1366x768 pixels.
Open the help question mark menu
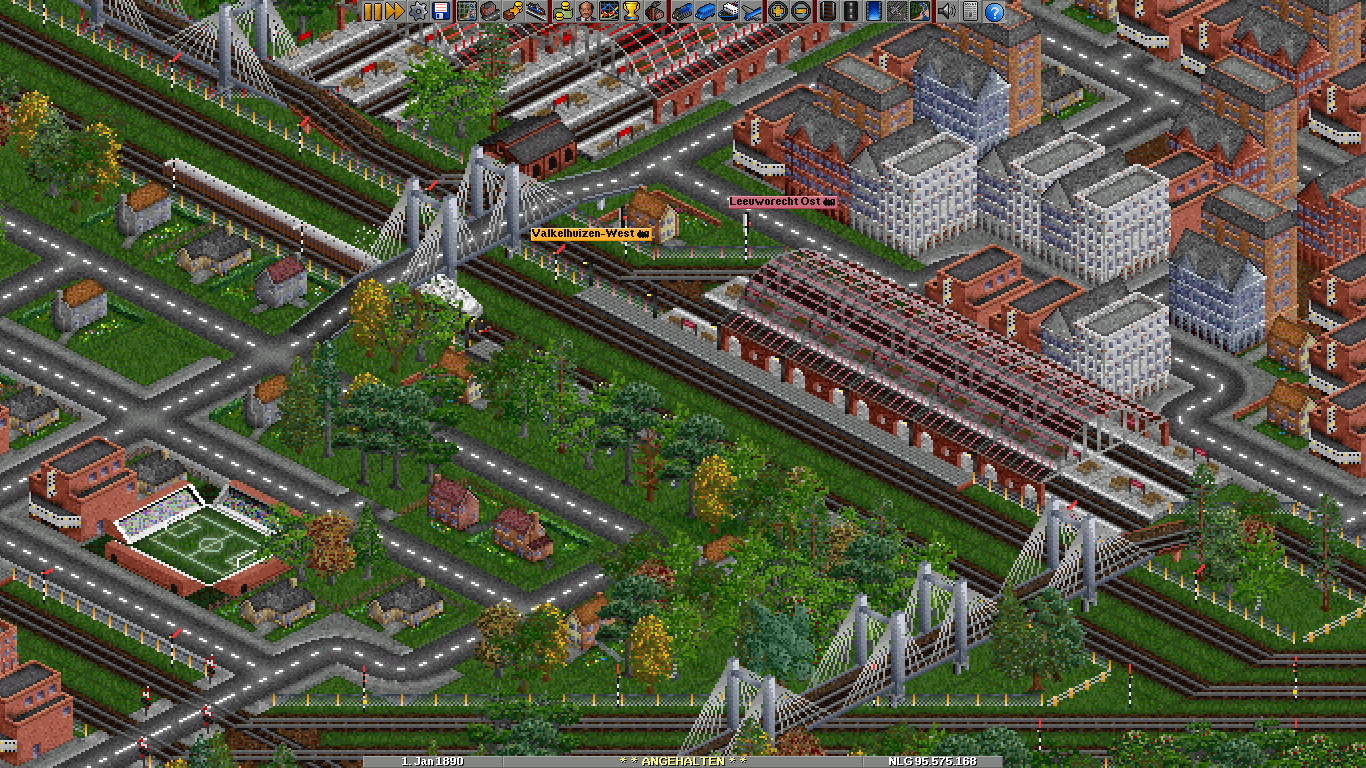click(994, 11)
